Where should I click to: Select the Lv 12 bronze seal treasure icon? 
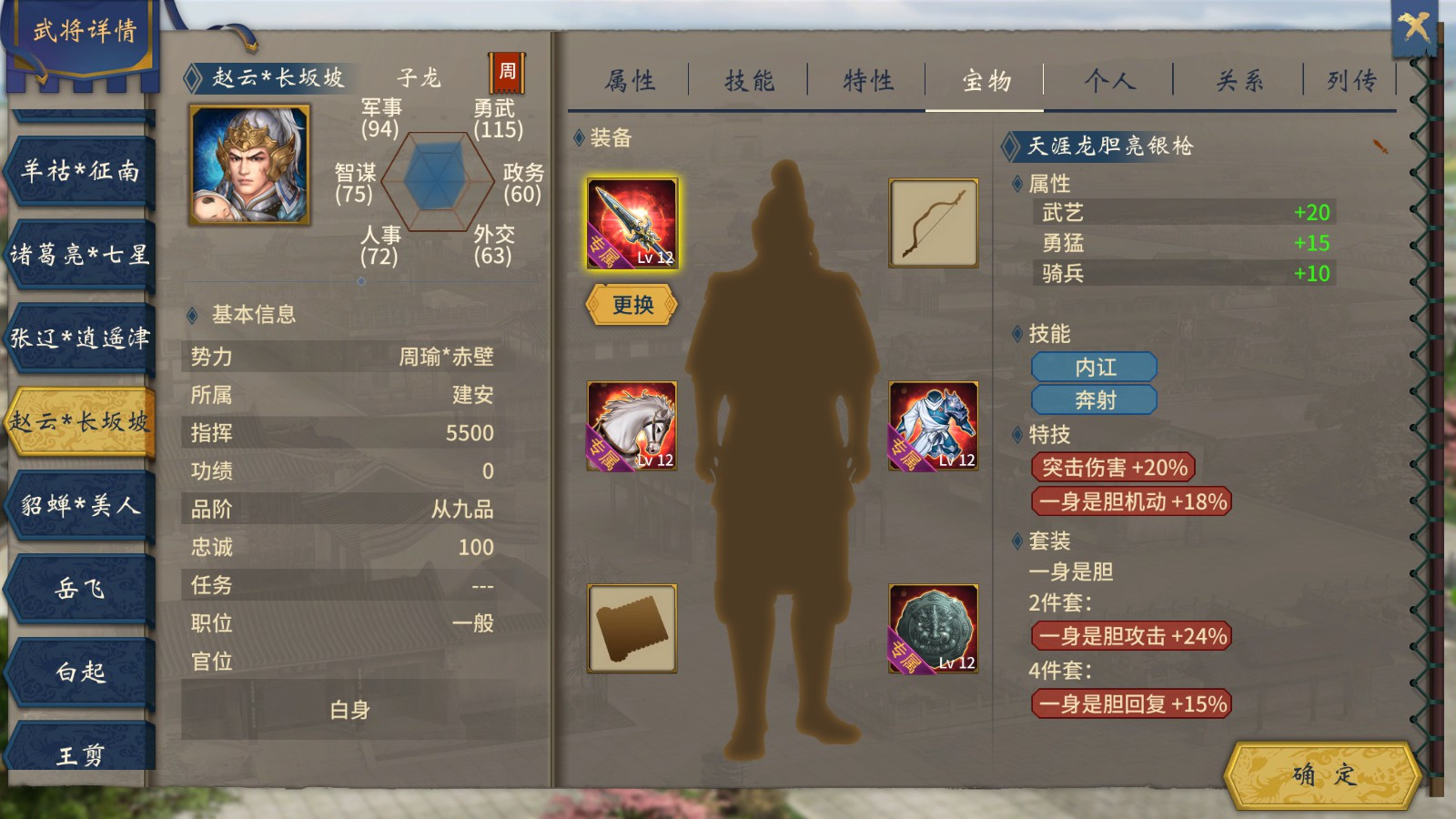tap(934, 629)
